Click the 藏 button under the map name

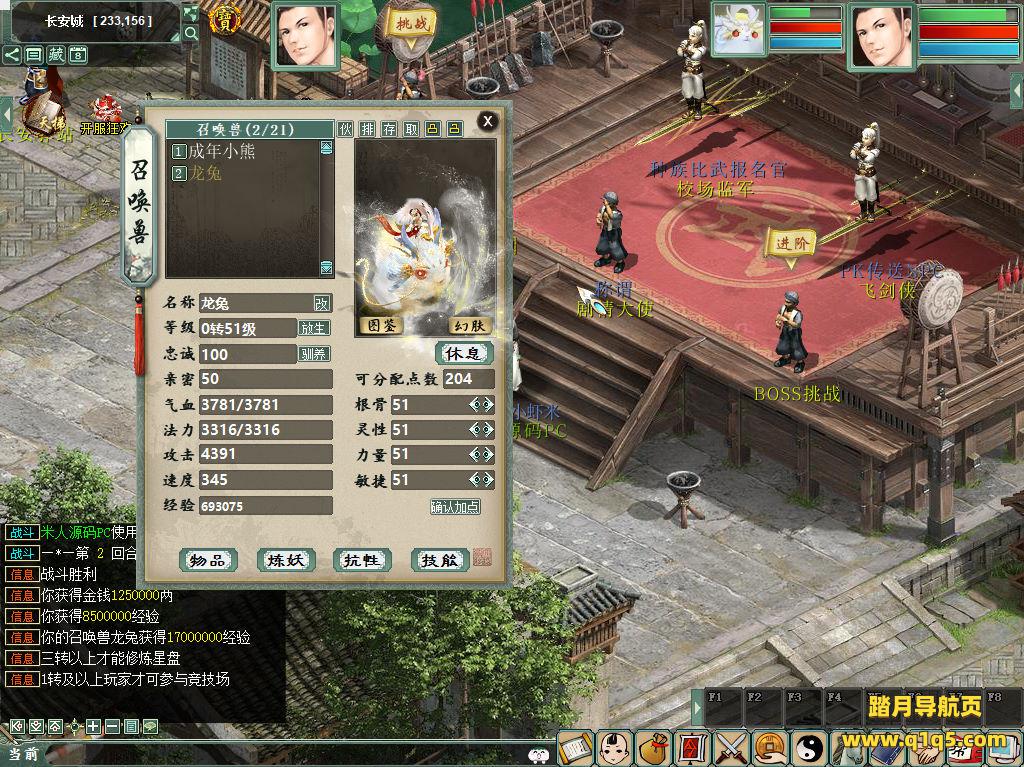tap(56, 55)
